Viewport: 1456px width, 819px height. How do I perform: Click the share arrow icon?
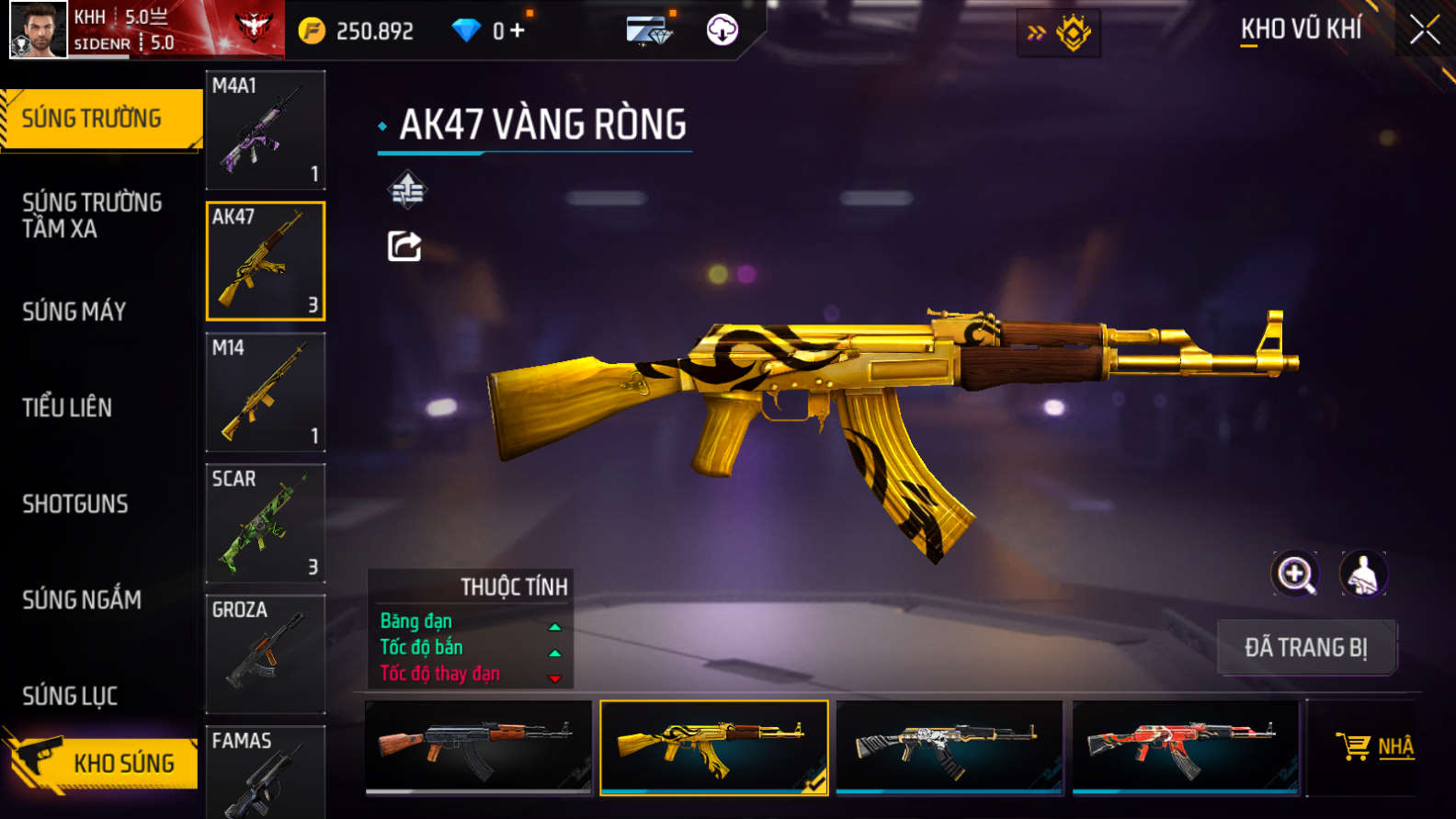404,246
